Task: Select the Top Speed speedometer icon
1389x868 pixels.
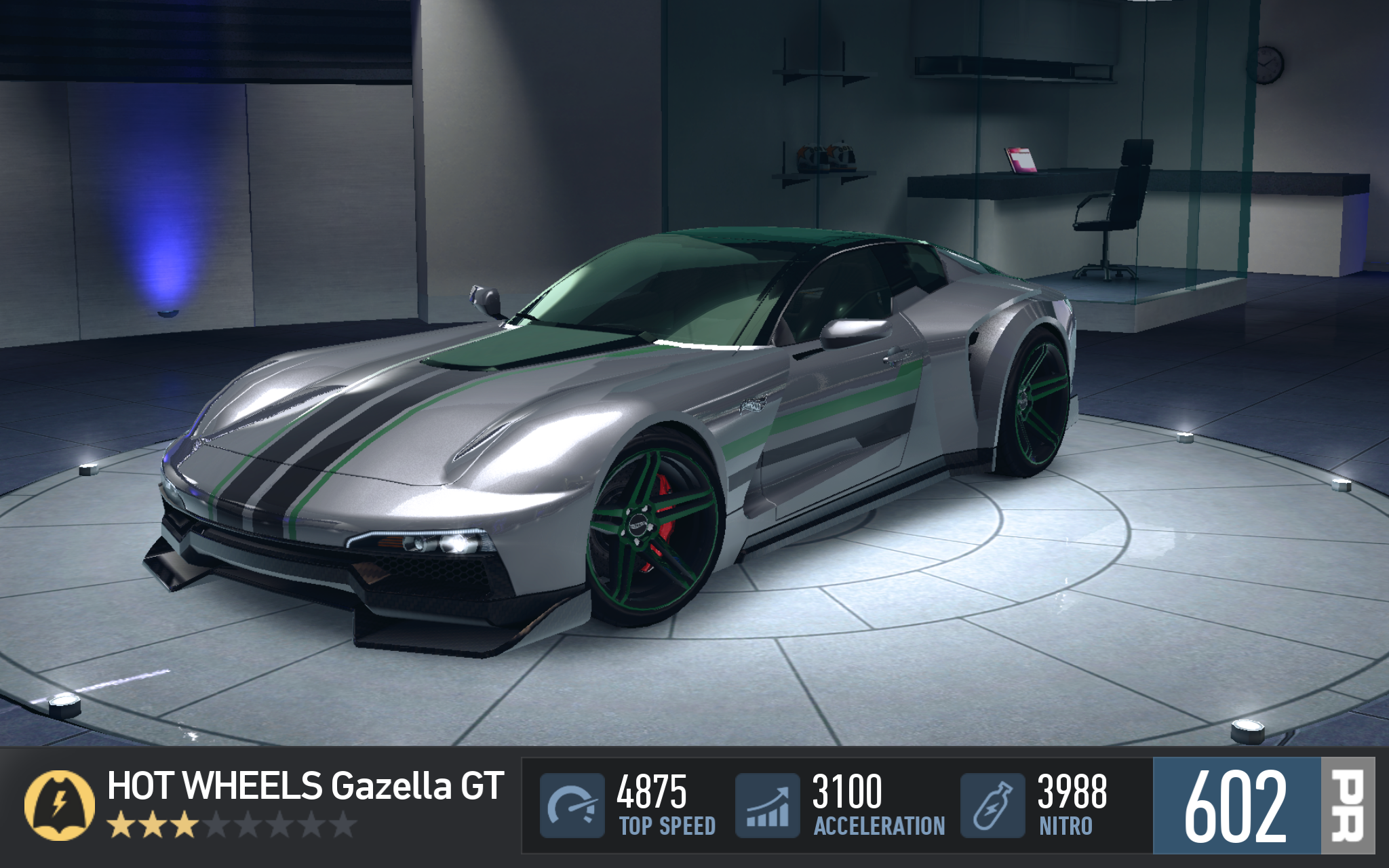Action: [572, 806]
